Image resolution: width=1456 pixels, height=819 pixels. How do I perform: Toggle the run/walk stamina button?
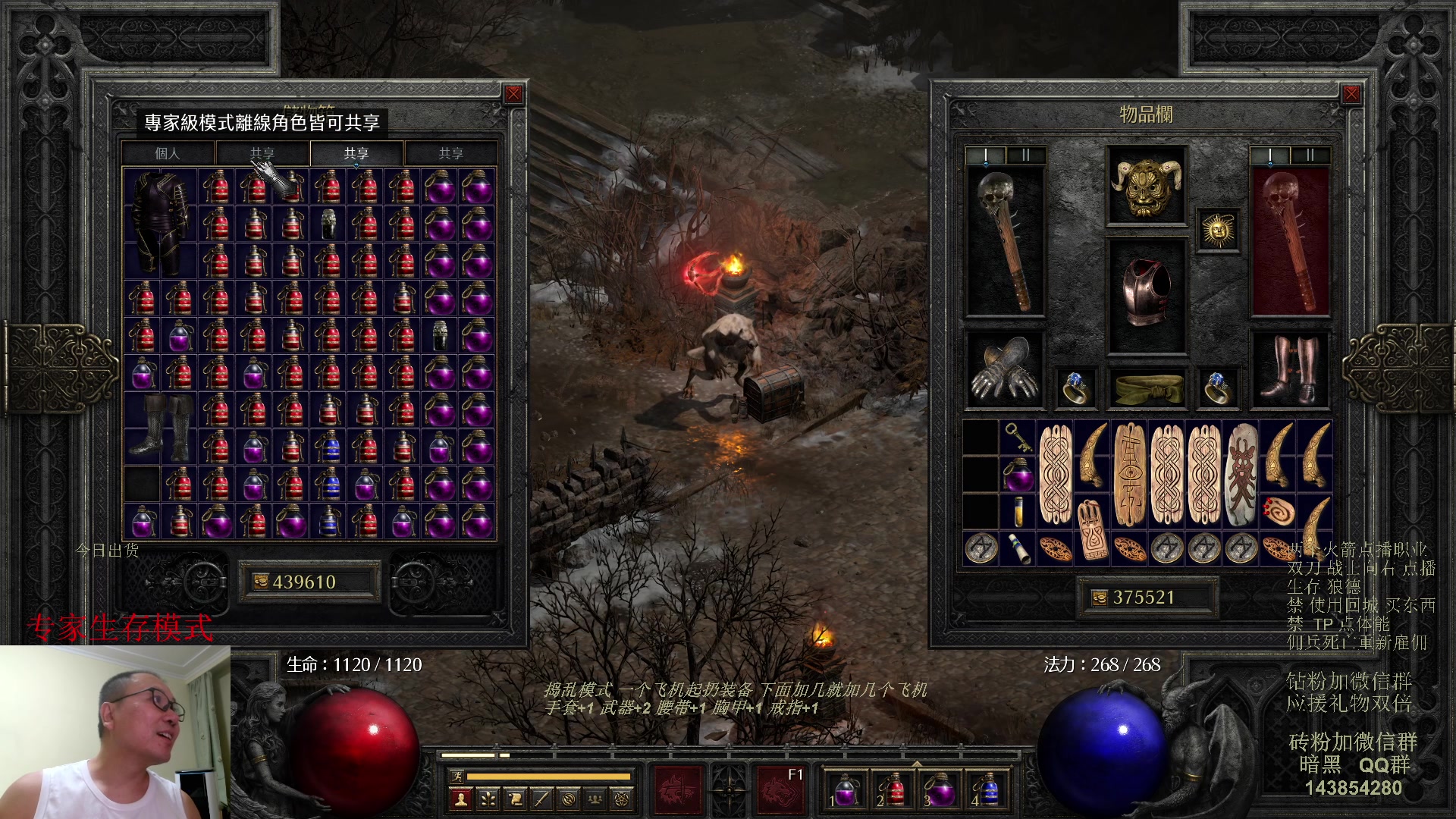click(457, 776)
